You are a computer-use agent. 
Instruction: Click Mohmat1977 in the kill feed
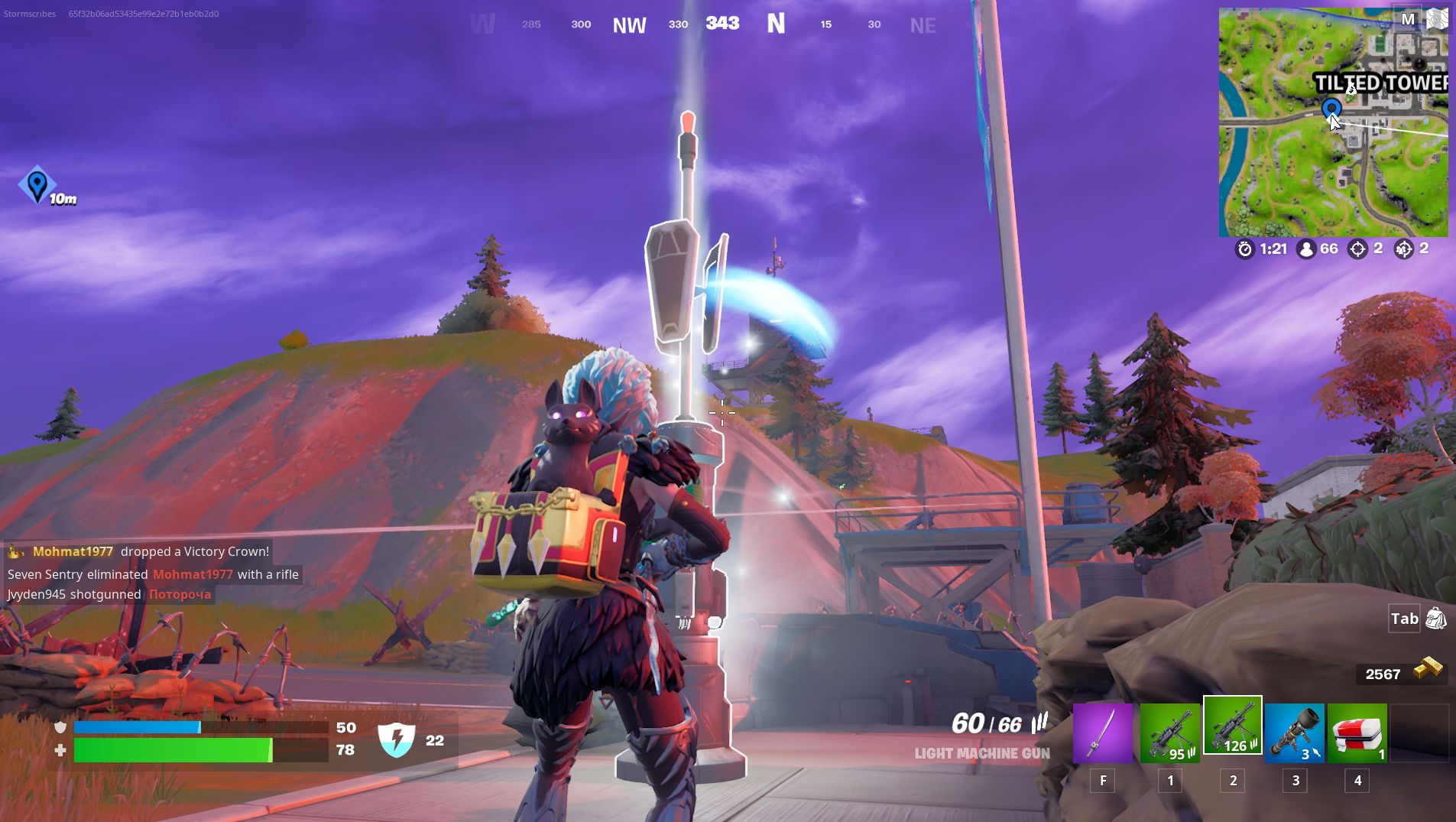(x=73, y=551)
